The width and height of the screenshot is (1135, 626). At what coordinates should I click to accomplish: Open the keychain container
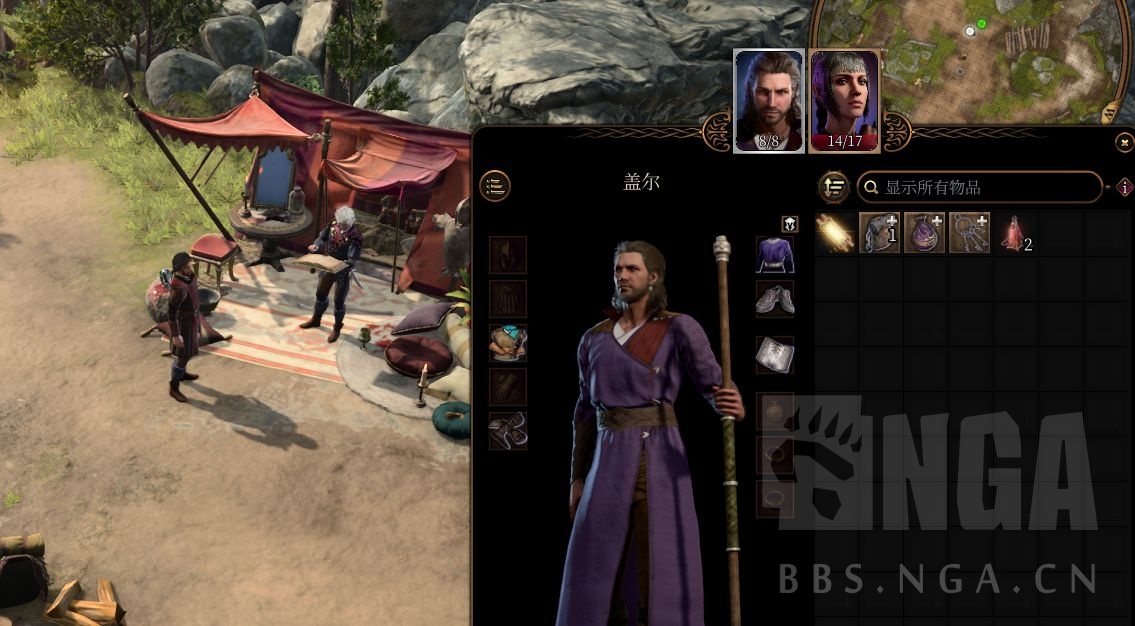[x=968, y=232]
